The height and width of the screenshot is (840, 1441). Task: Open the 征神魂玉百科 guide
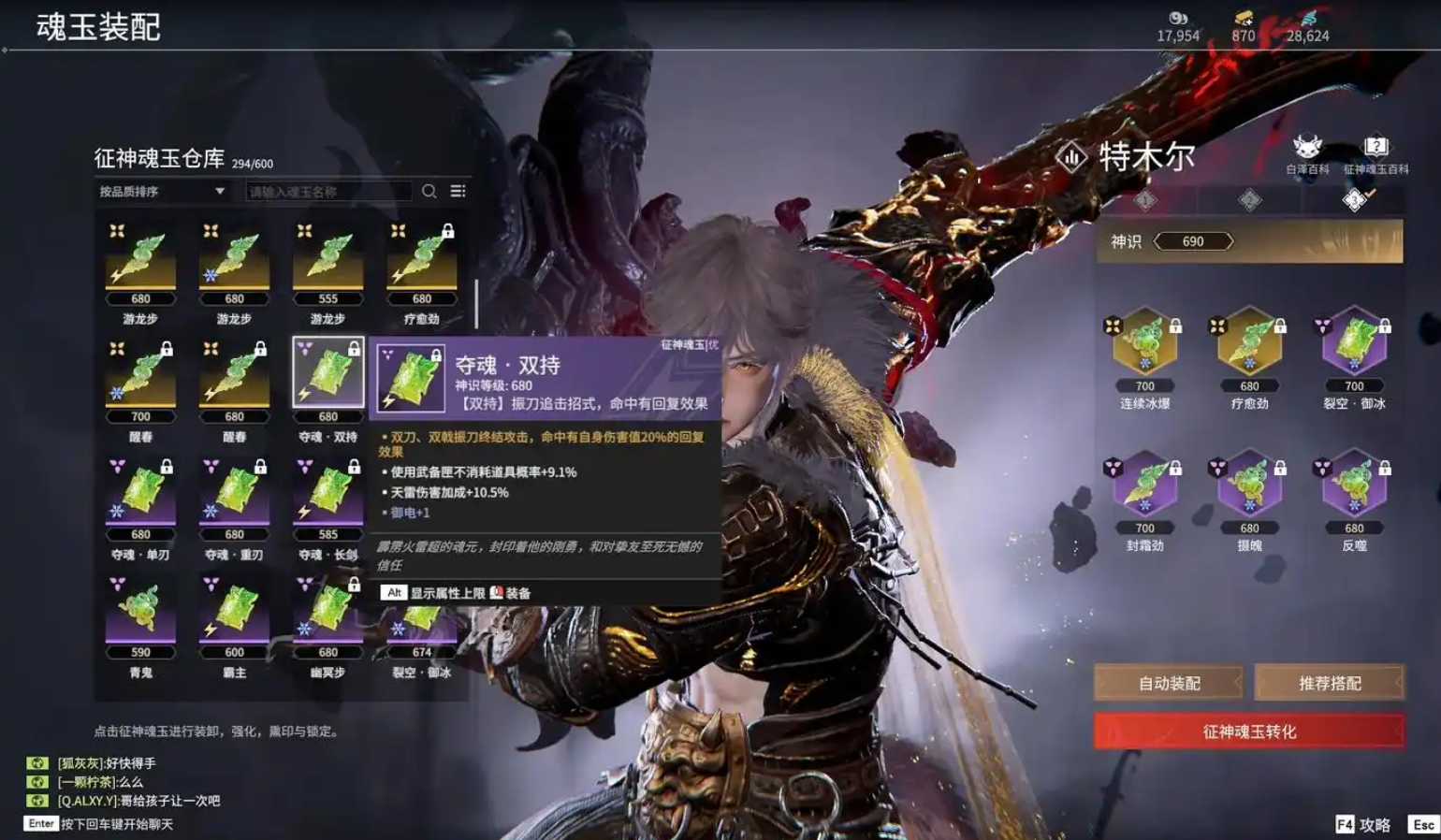coord(1375,153)
